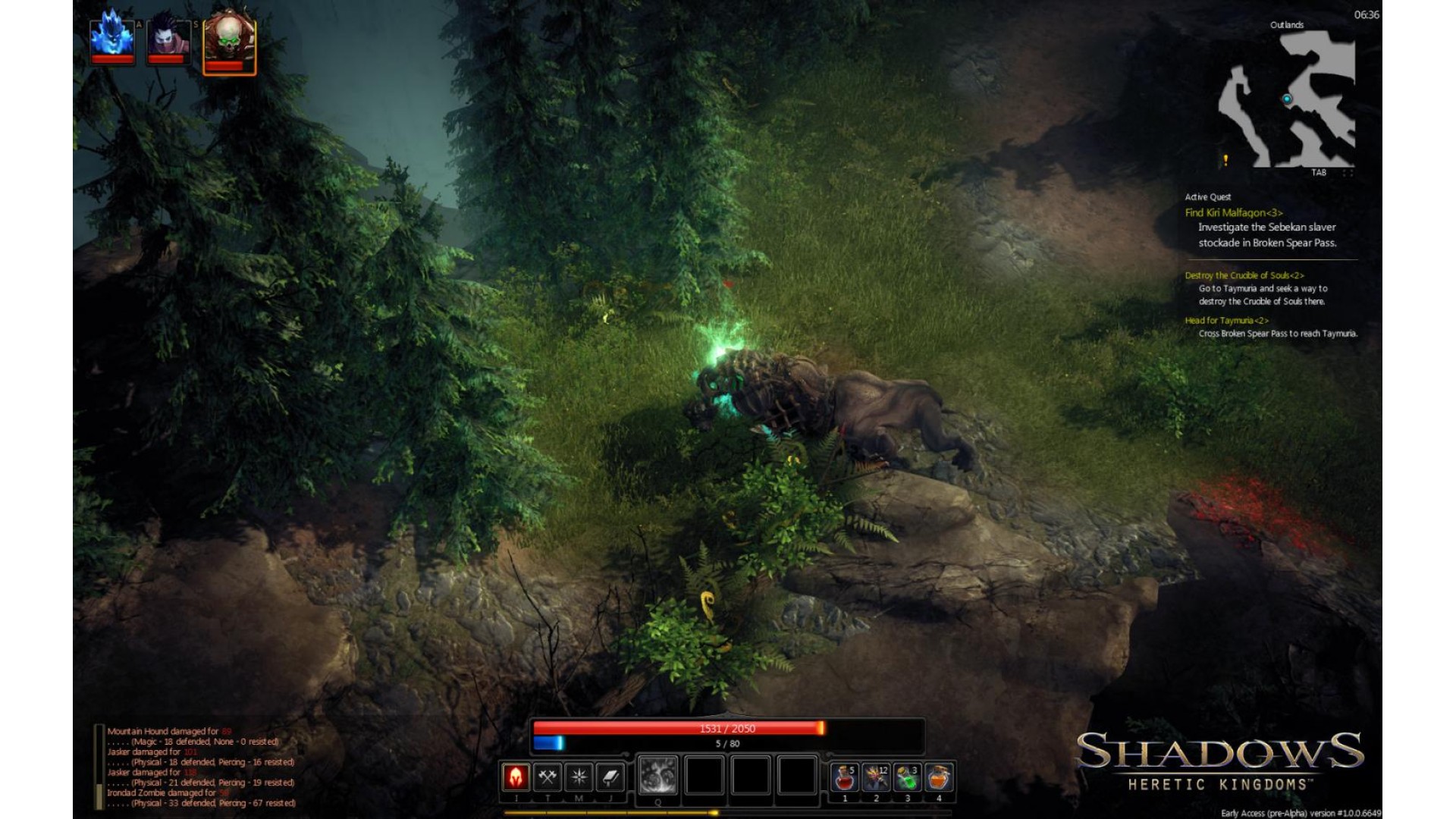Click the minimap expand corner icon
The width and height of the screenshot is (1456, 819).
[1348, 173]
